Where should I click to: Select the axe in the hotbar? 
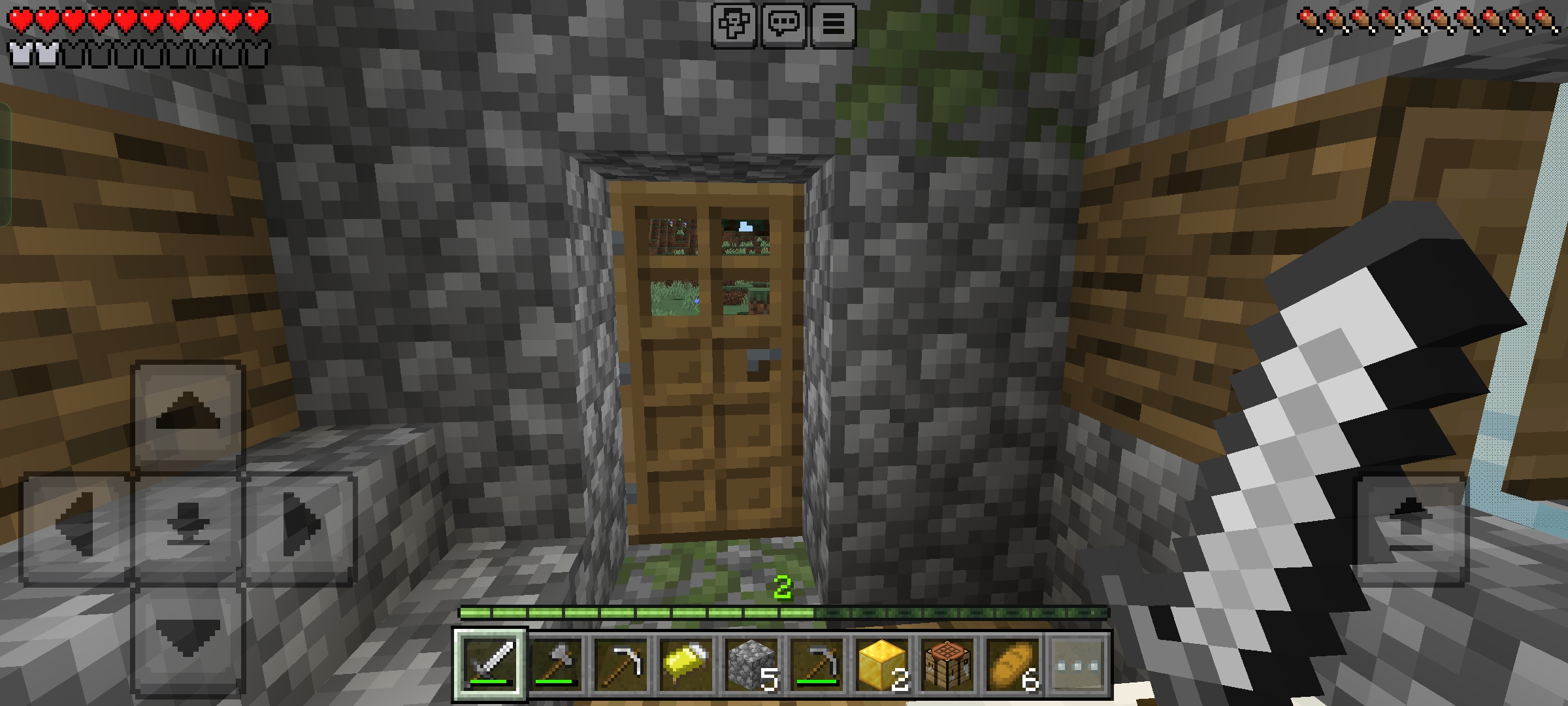click(556, 665)
